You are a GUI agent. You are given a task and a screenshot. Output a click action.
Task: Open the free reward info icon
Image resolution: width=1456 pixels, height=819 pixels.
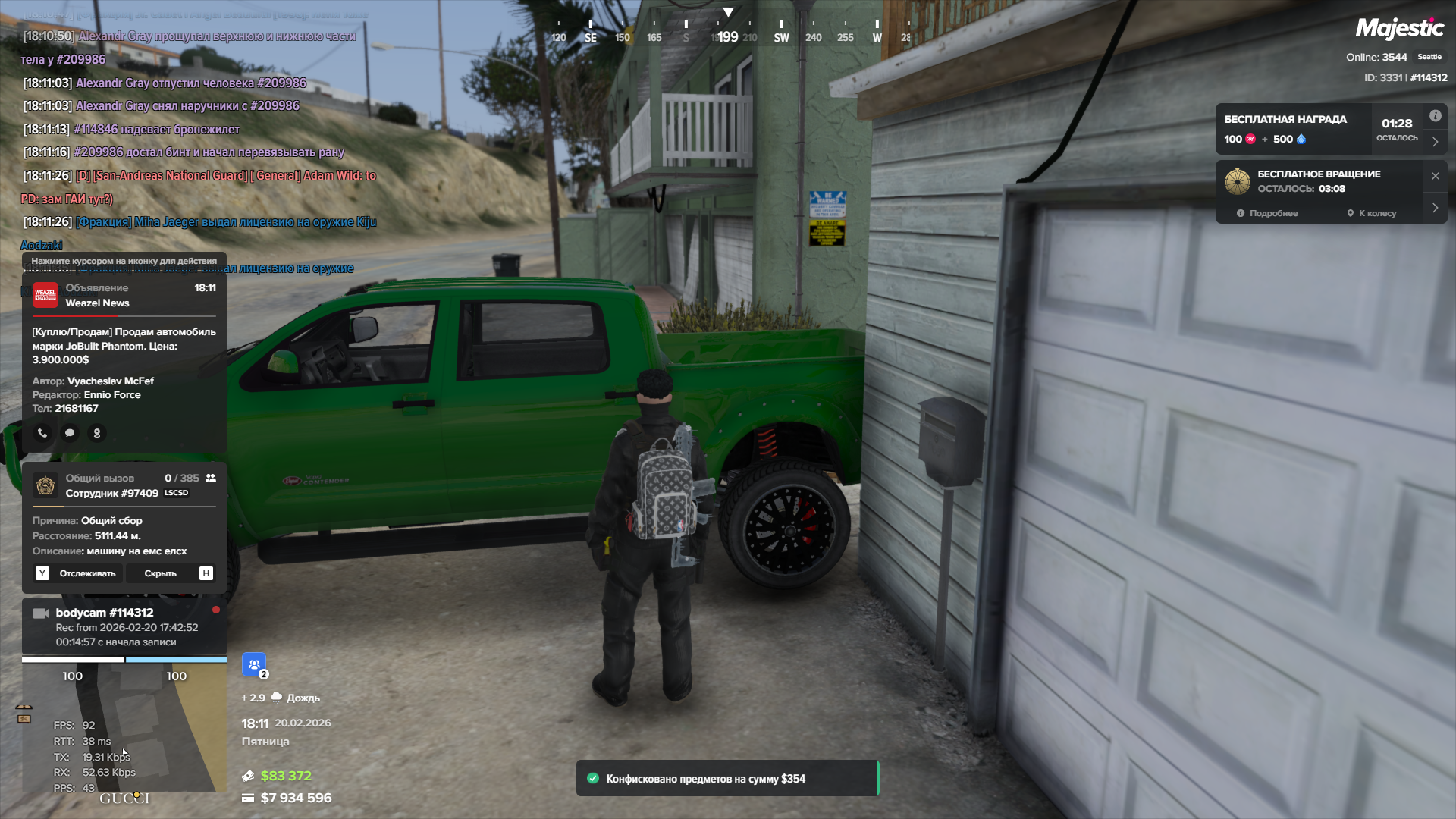[1435, 116]
